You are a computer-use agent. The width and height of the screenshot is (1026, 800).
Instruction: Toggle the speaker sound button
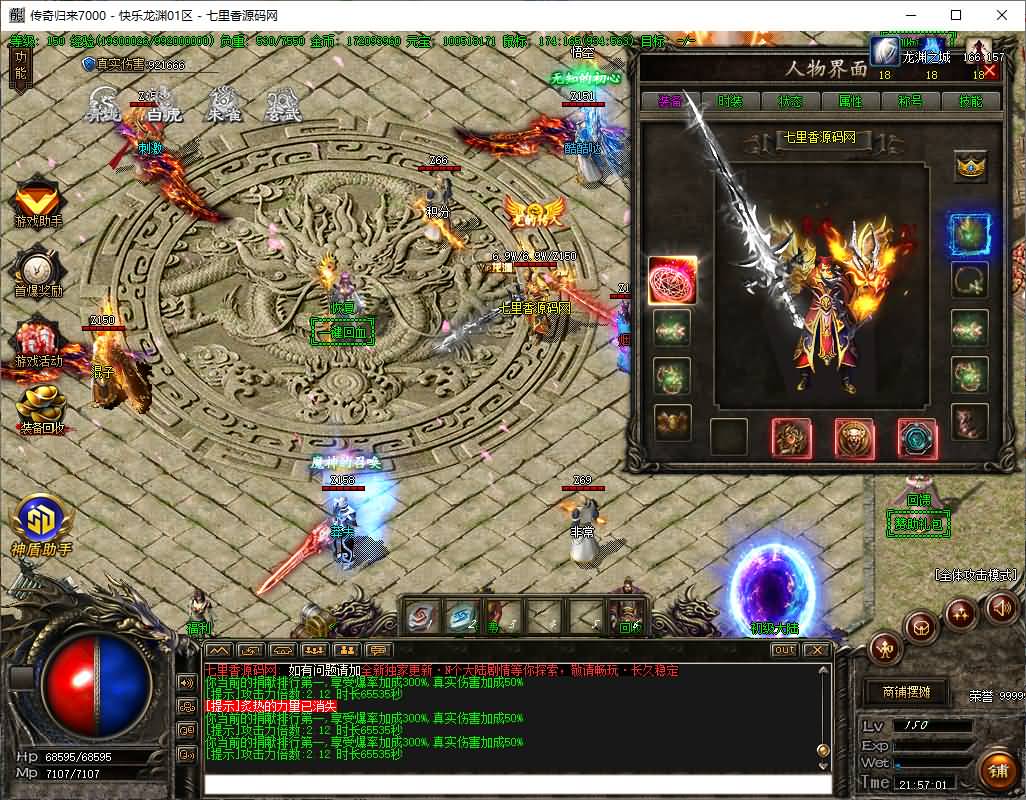[1001, 607]
